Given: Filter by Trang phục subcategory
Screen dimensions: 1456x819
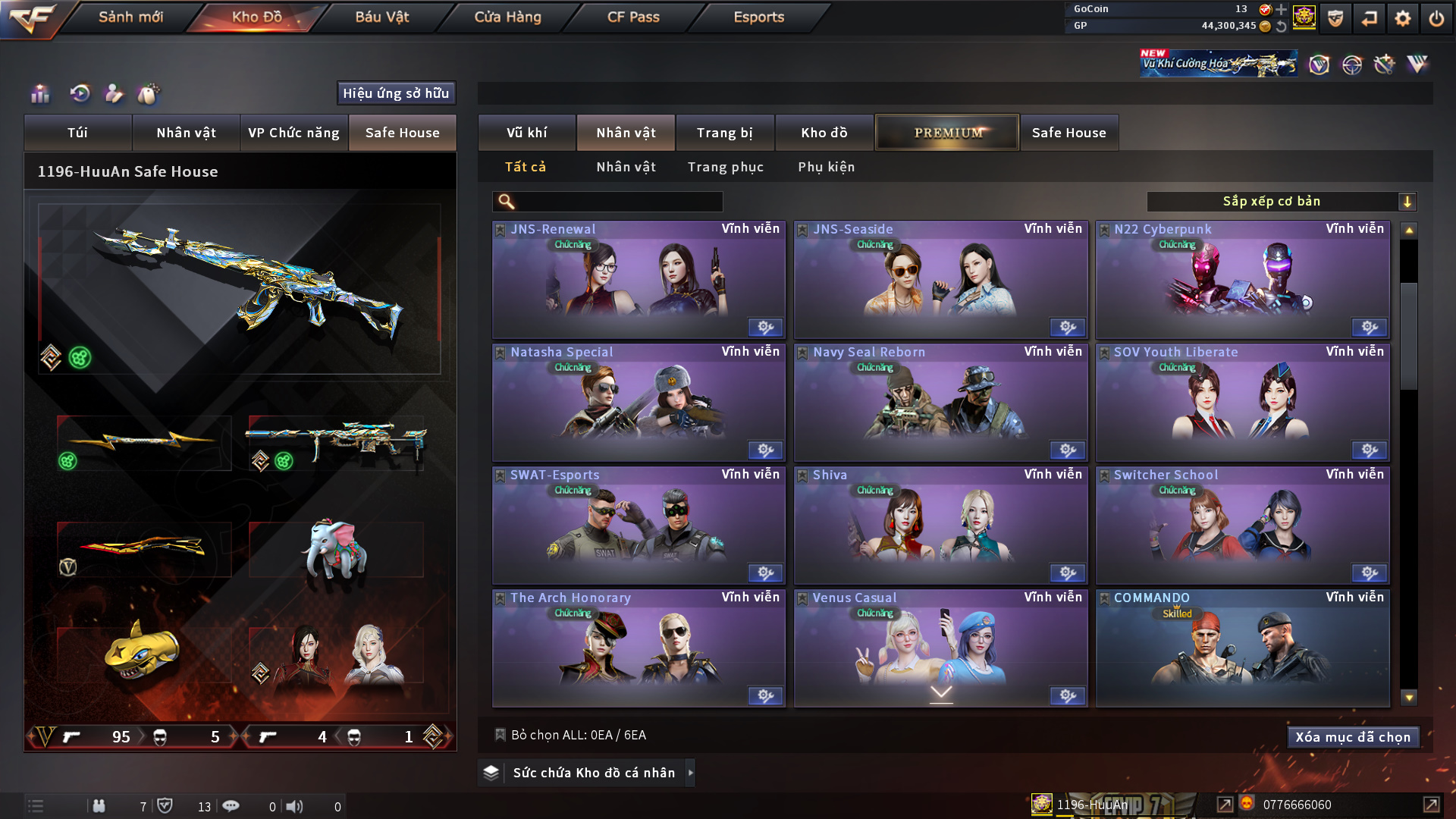Looking at the screenshot, I should tap(725, 167).
